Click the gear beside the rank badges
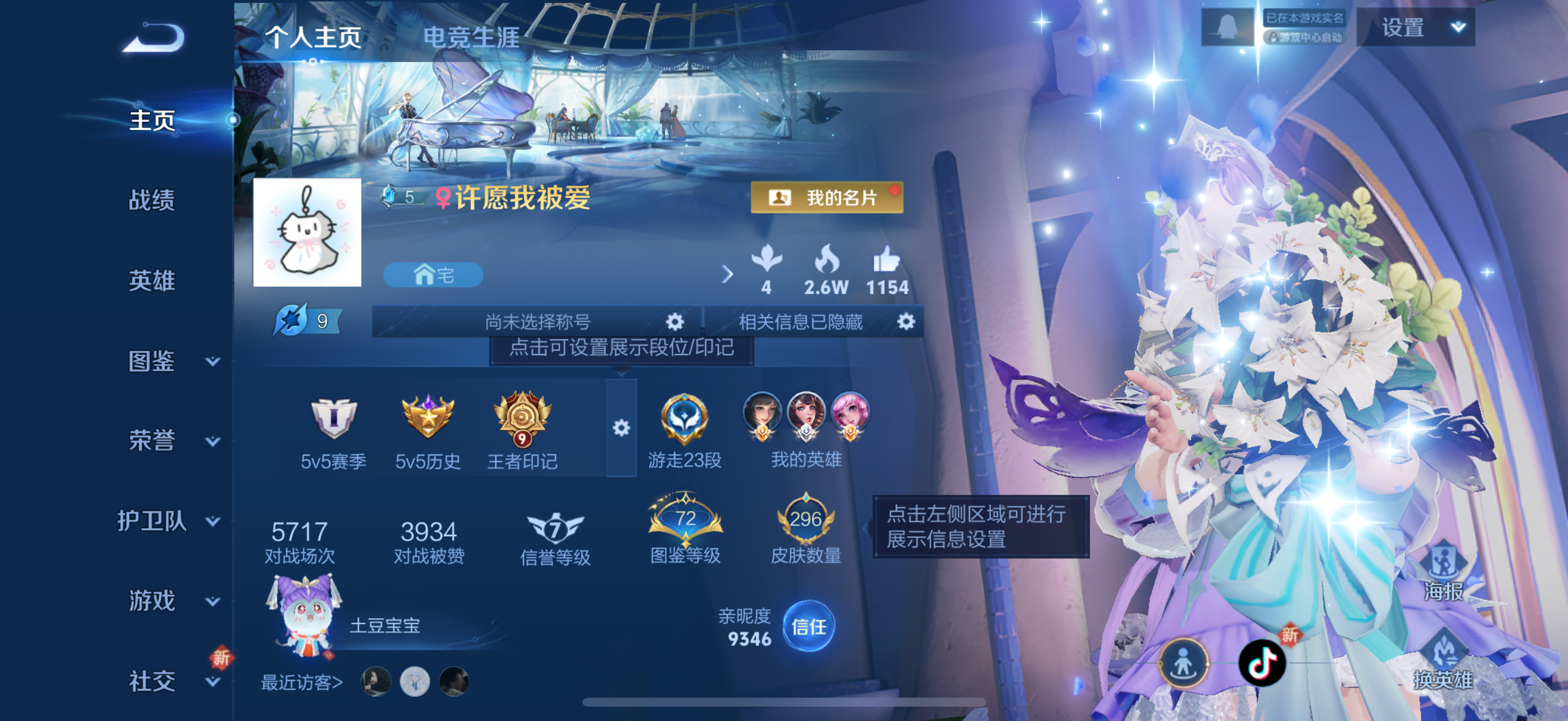 point(621,427)
